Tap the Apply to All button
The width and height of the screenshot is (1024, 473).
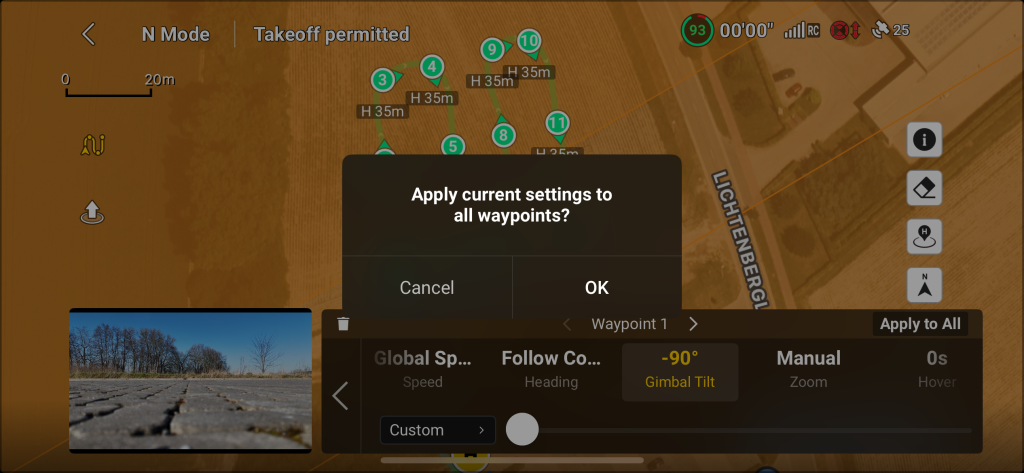(920, 324)
